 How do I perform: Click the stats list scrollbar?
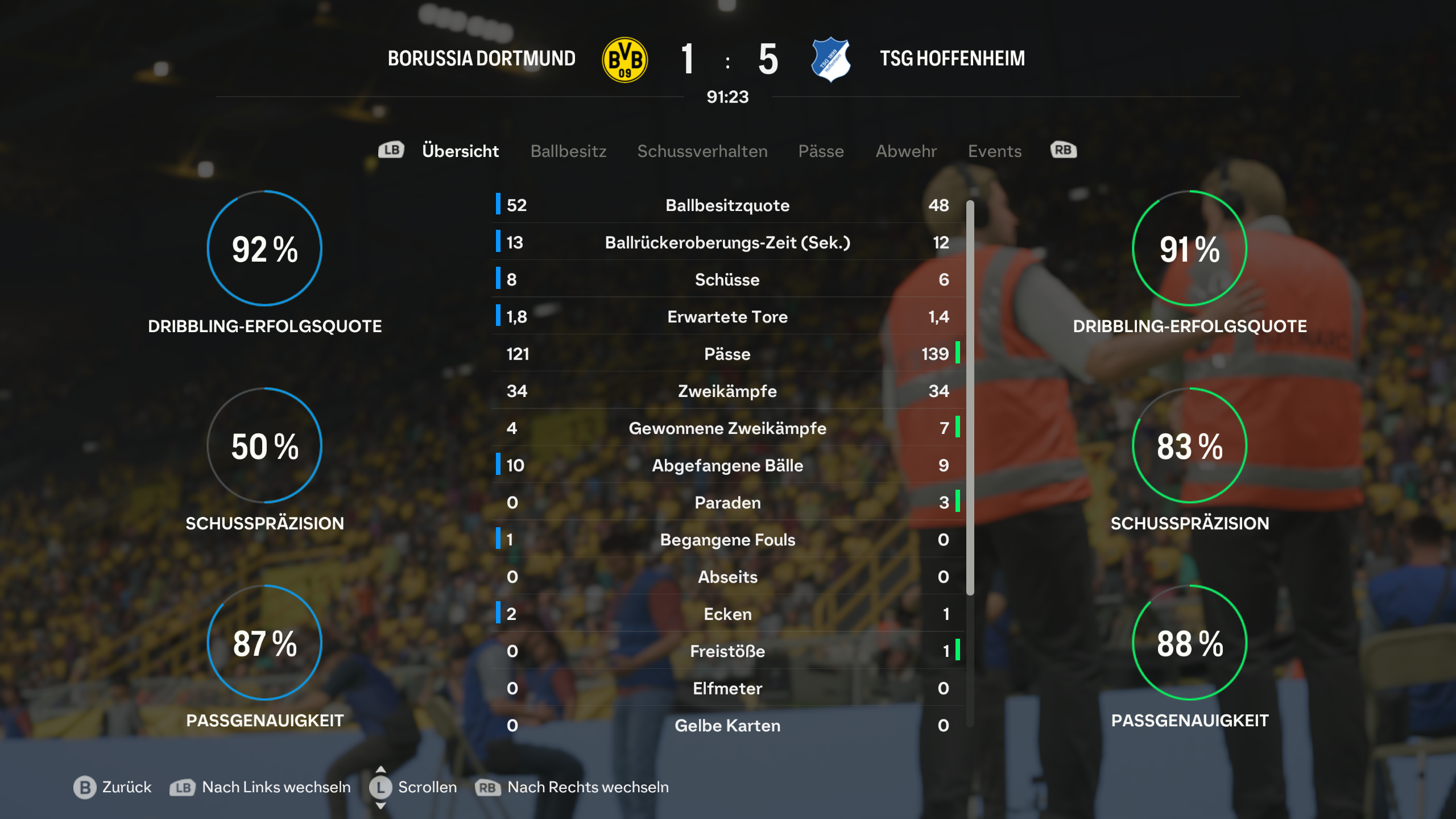point(970,398)
